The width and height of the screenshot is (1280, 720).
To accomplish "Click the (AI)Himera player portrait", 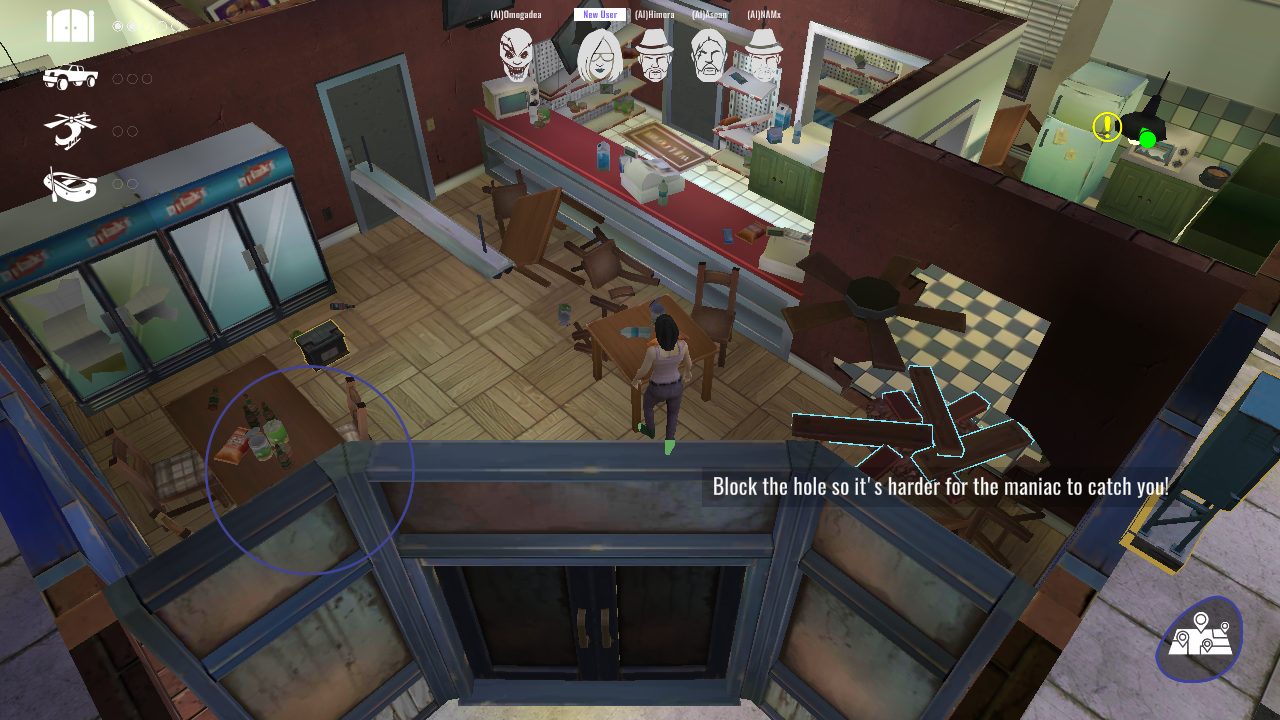I will [654, 54].
